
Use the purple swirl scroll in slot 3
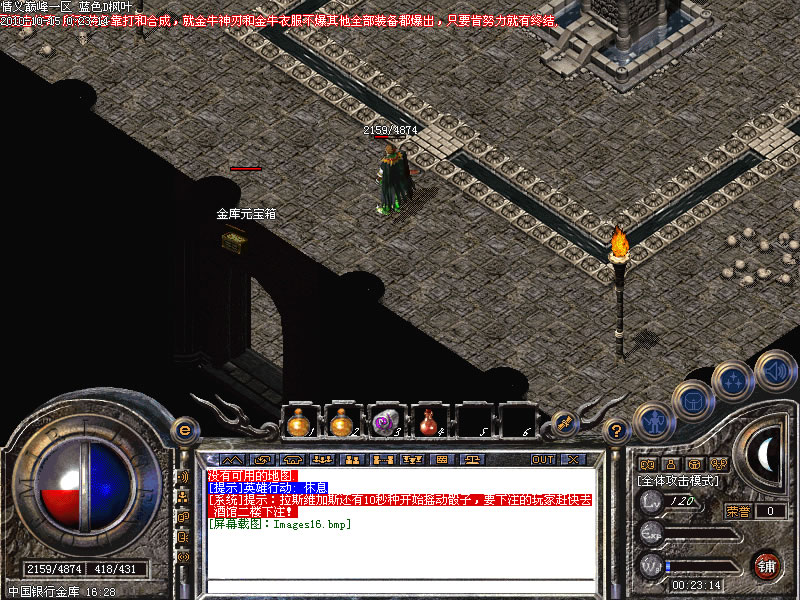[384, 424]
